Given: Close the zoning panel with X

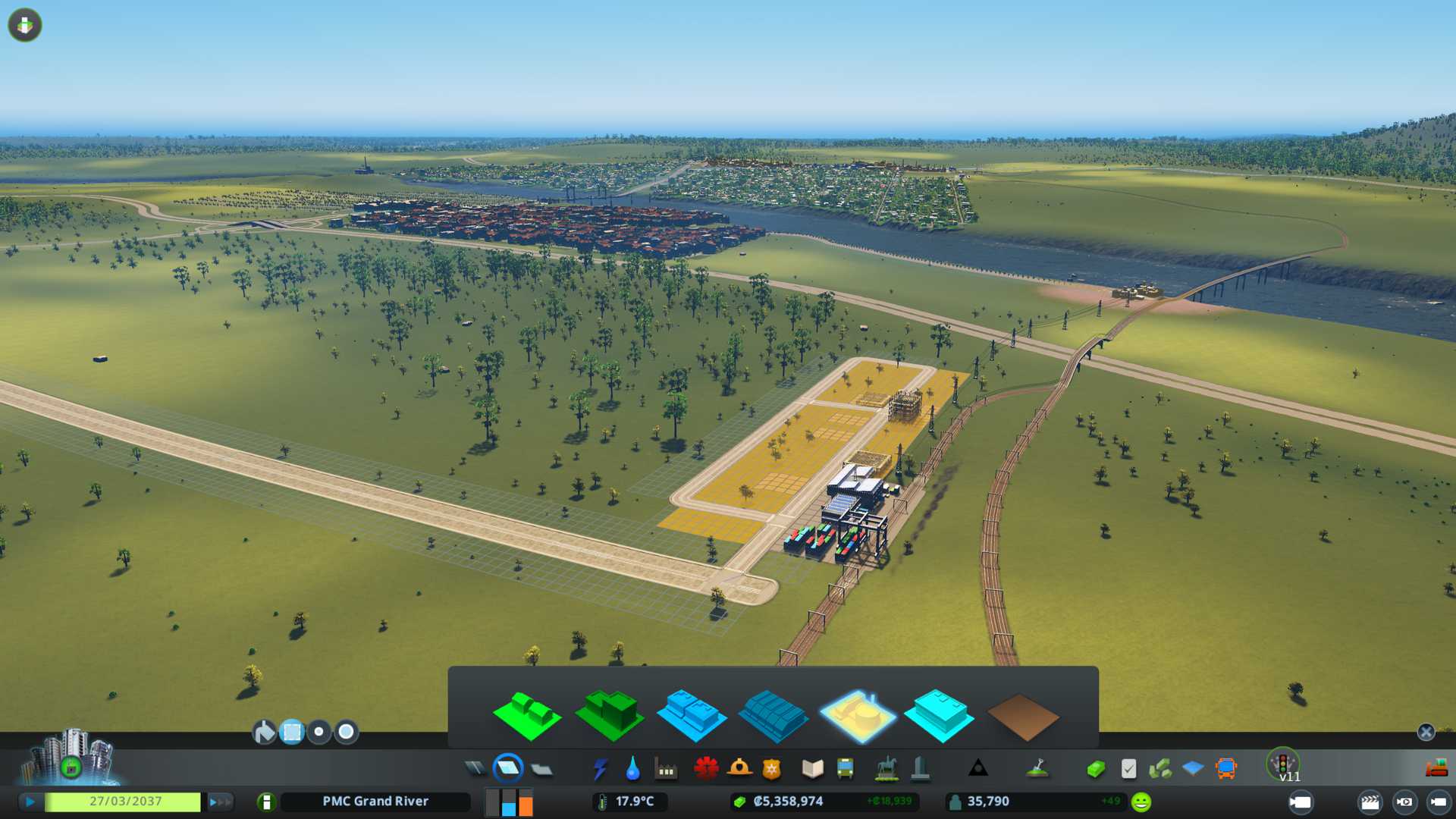Looking at the screenshot, I should point(1426,732).
